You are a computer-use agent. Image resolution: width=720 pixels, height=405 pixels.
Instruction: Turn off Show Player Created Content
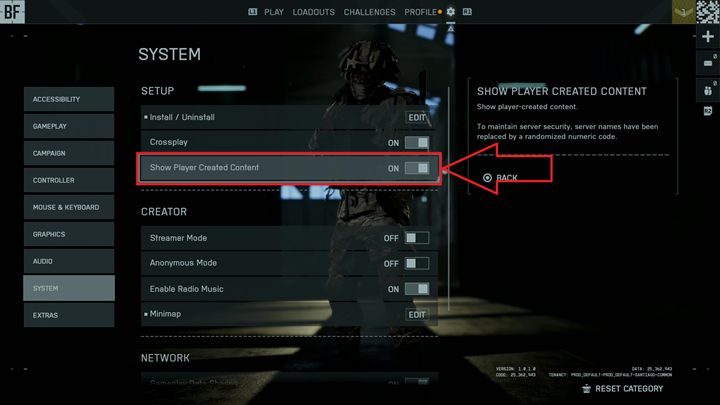tap(417, 168)
